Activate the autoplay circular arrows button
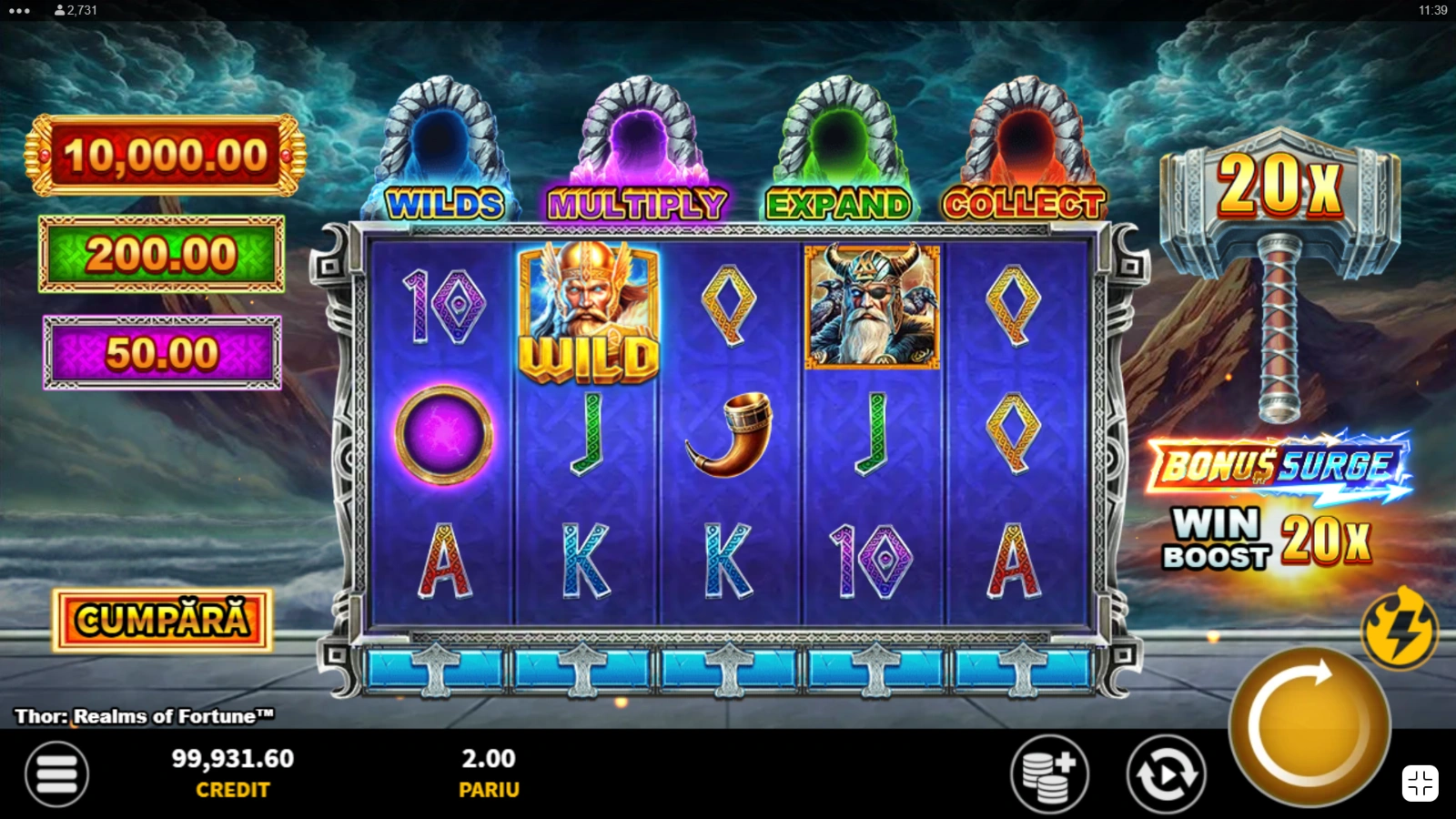This screenshot has height=819, width=1456. point(1166,773)
